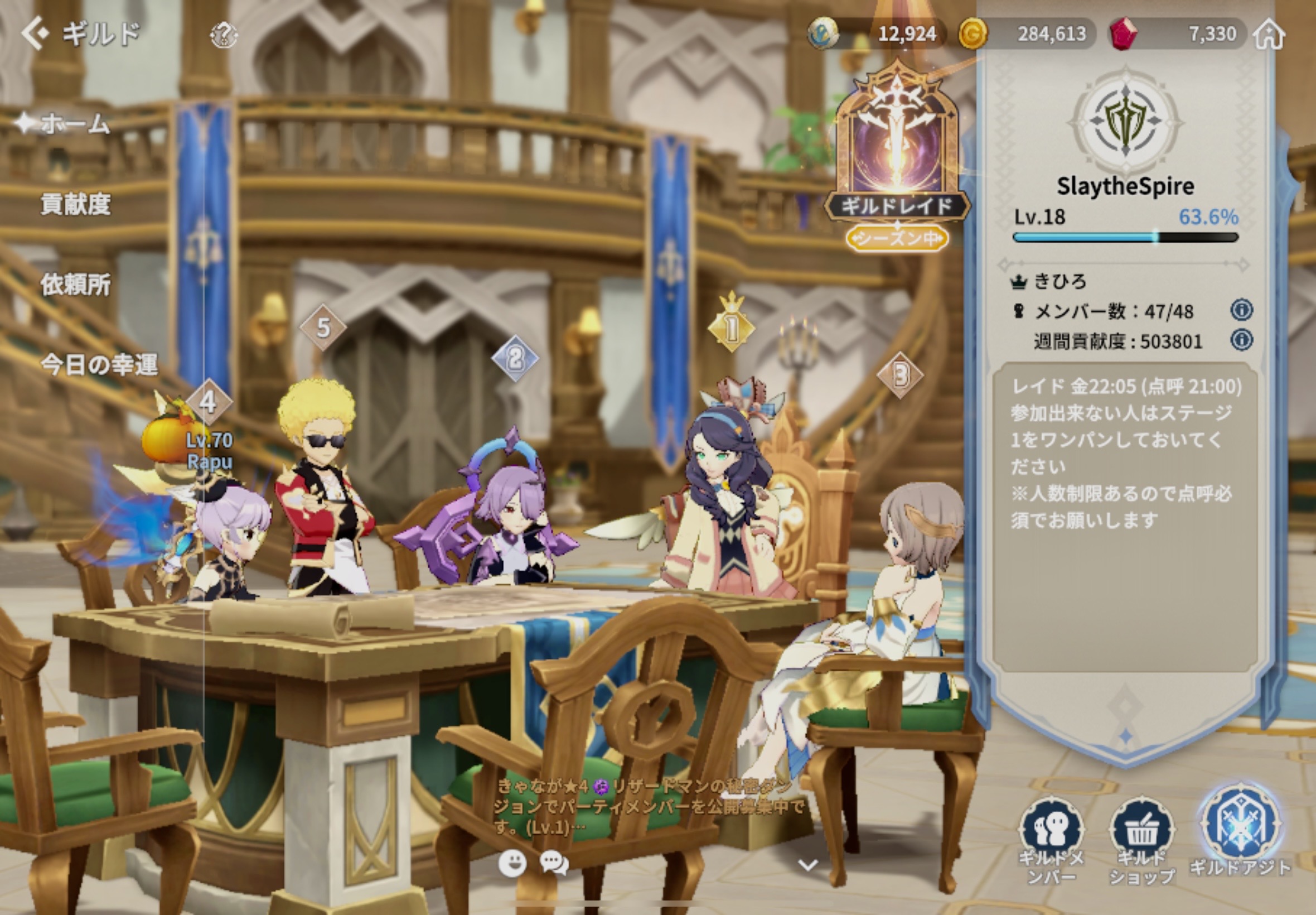Tap the gold coin currency icon
Image resolution: width=1316 pixels, height=915 pixels.
pos(973,34)
